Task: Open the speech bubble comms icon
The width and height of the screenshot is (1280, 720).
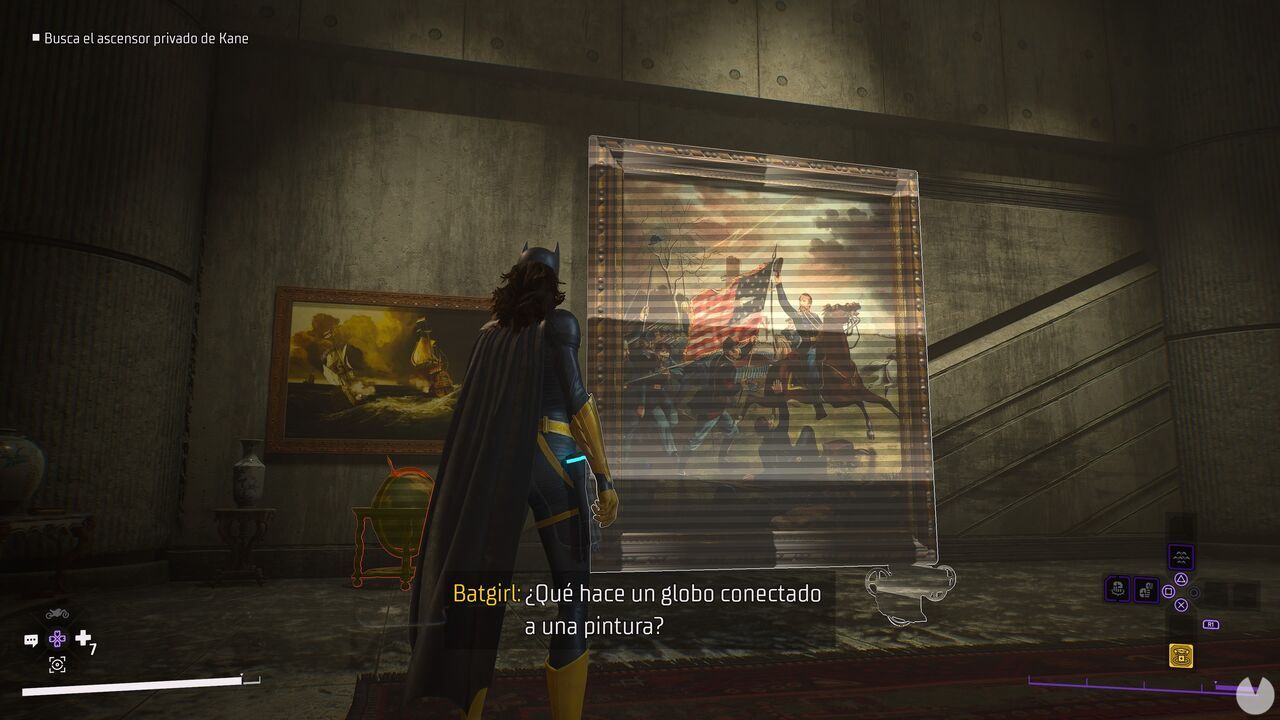Action: [31, 639]
